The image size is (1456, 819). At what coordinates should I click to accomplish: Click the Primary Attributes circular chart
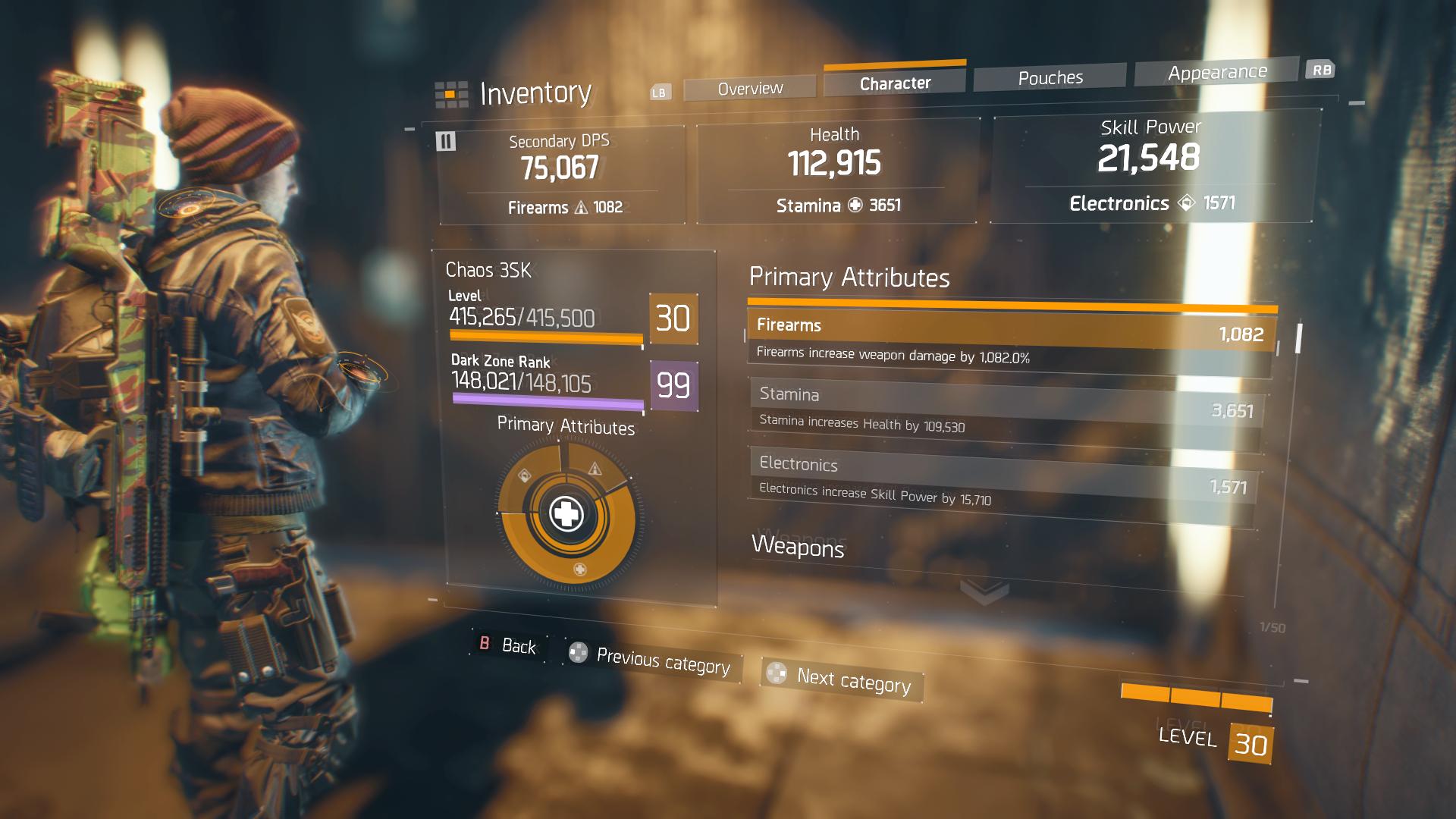566,514
